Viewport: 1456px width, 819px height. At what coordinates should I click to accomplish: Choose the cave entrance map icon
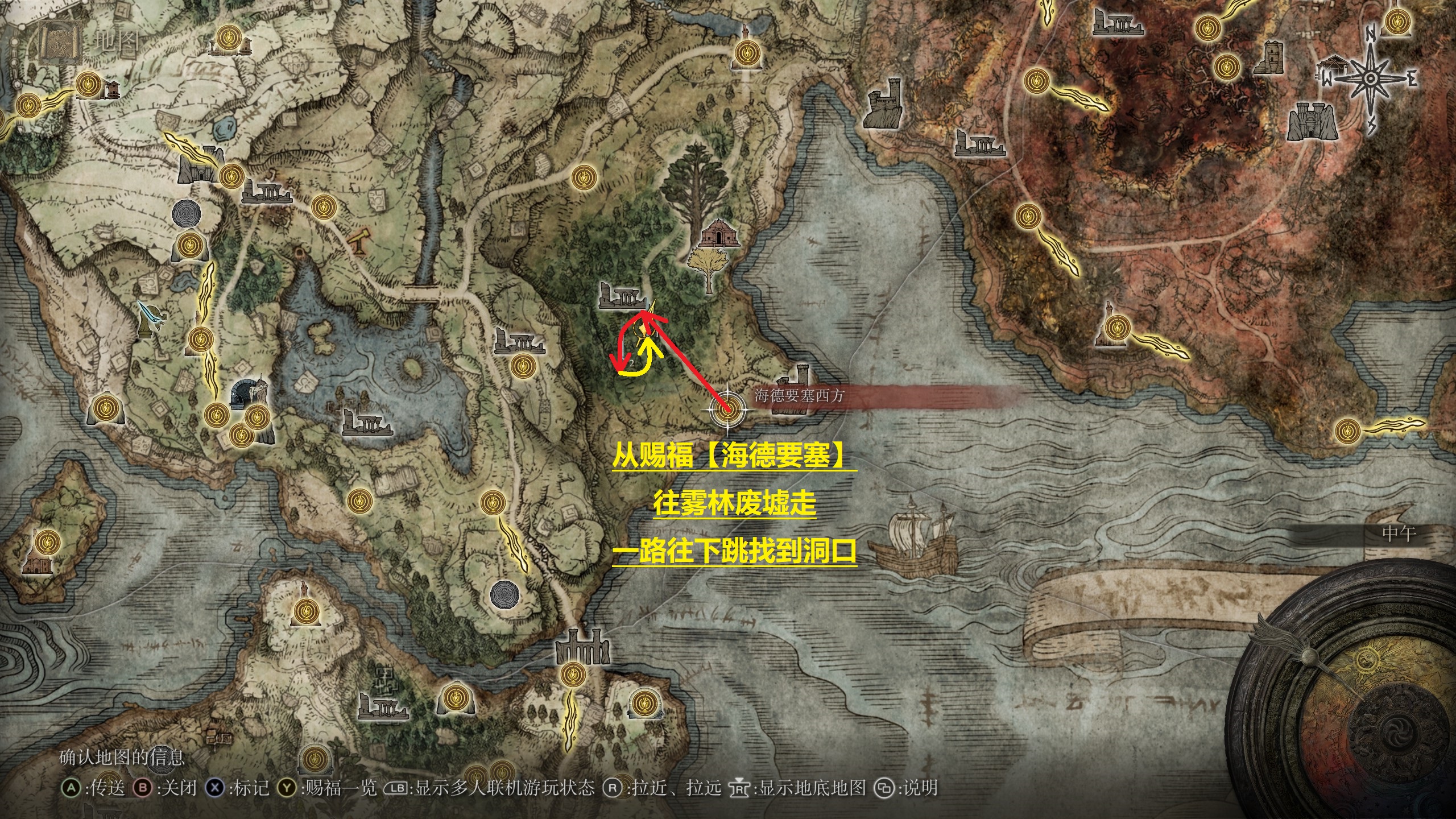click(x=245, y=392)
